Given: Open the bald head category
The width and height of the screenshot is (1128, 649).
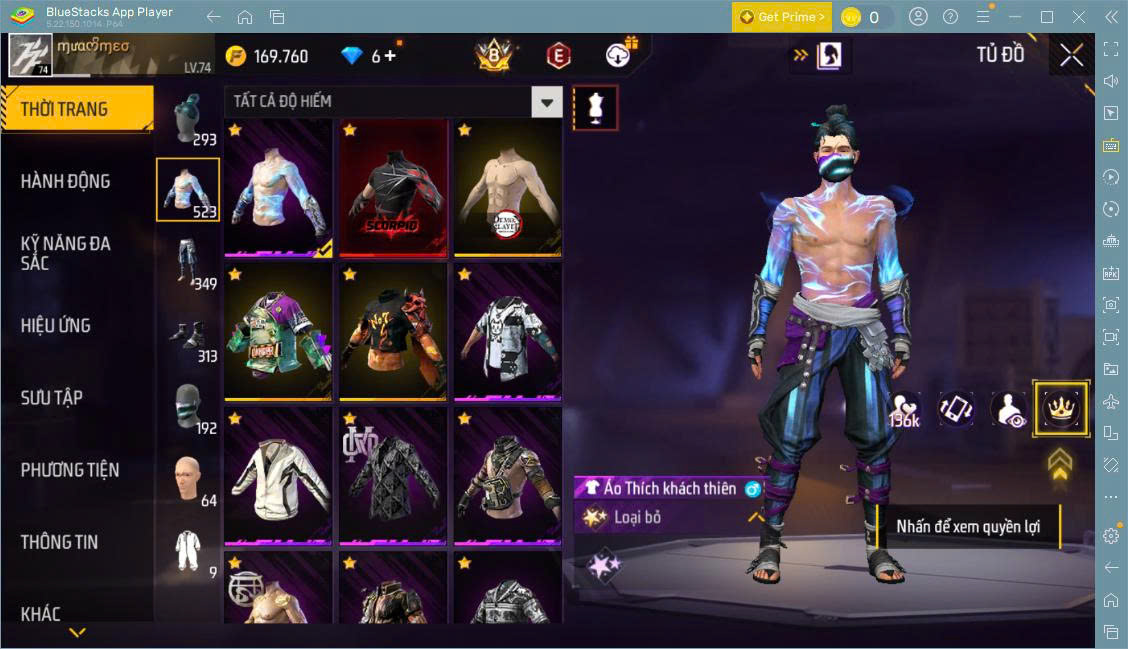Looking at the screenshot, I should tap(187, 478).
